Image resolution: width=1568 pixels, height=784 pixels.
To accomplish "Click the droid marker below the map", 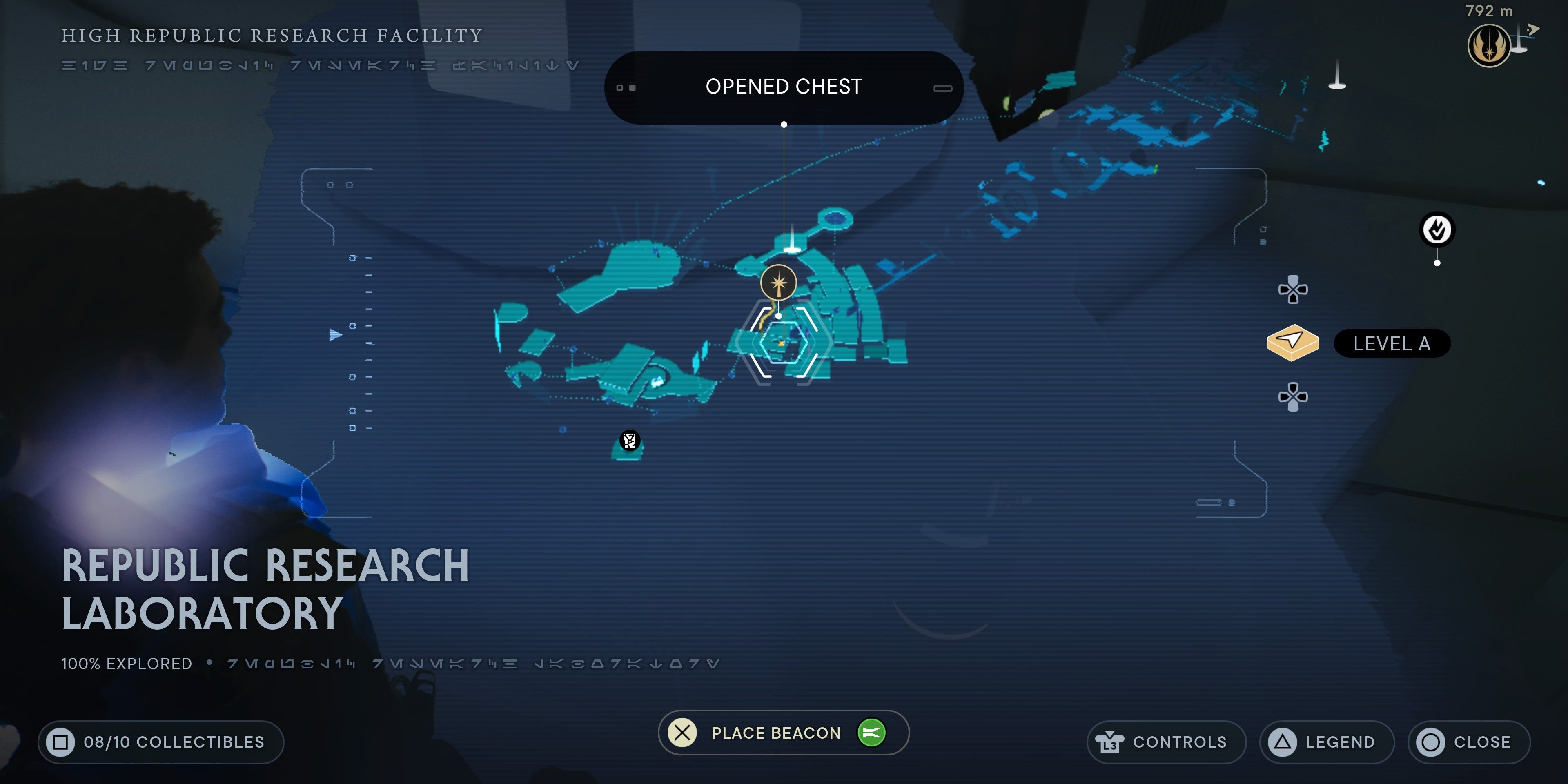I will point(629,441).
